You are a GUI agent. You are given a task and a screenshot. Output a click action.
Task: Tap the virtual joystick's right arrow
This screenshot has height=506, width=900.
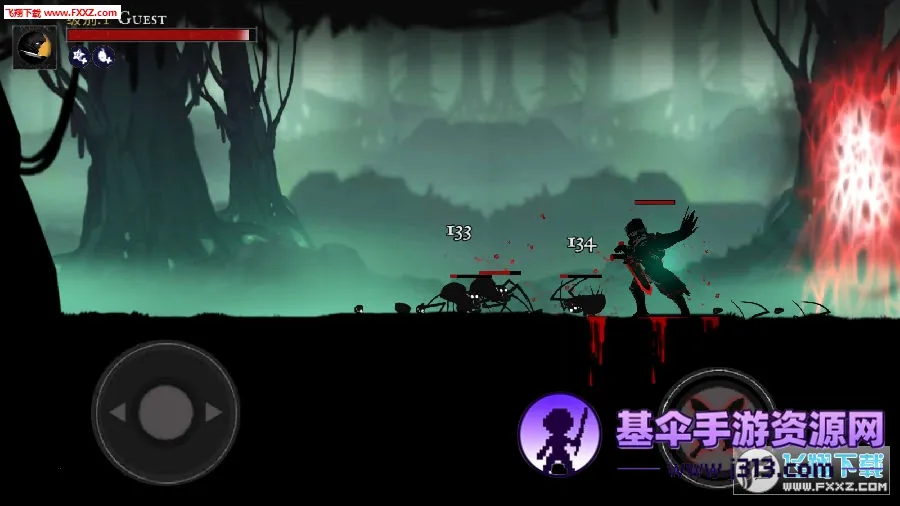pyautogui.click(x=213, y=412)
